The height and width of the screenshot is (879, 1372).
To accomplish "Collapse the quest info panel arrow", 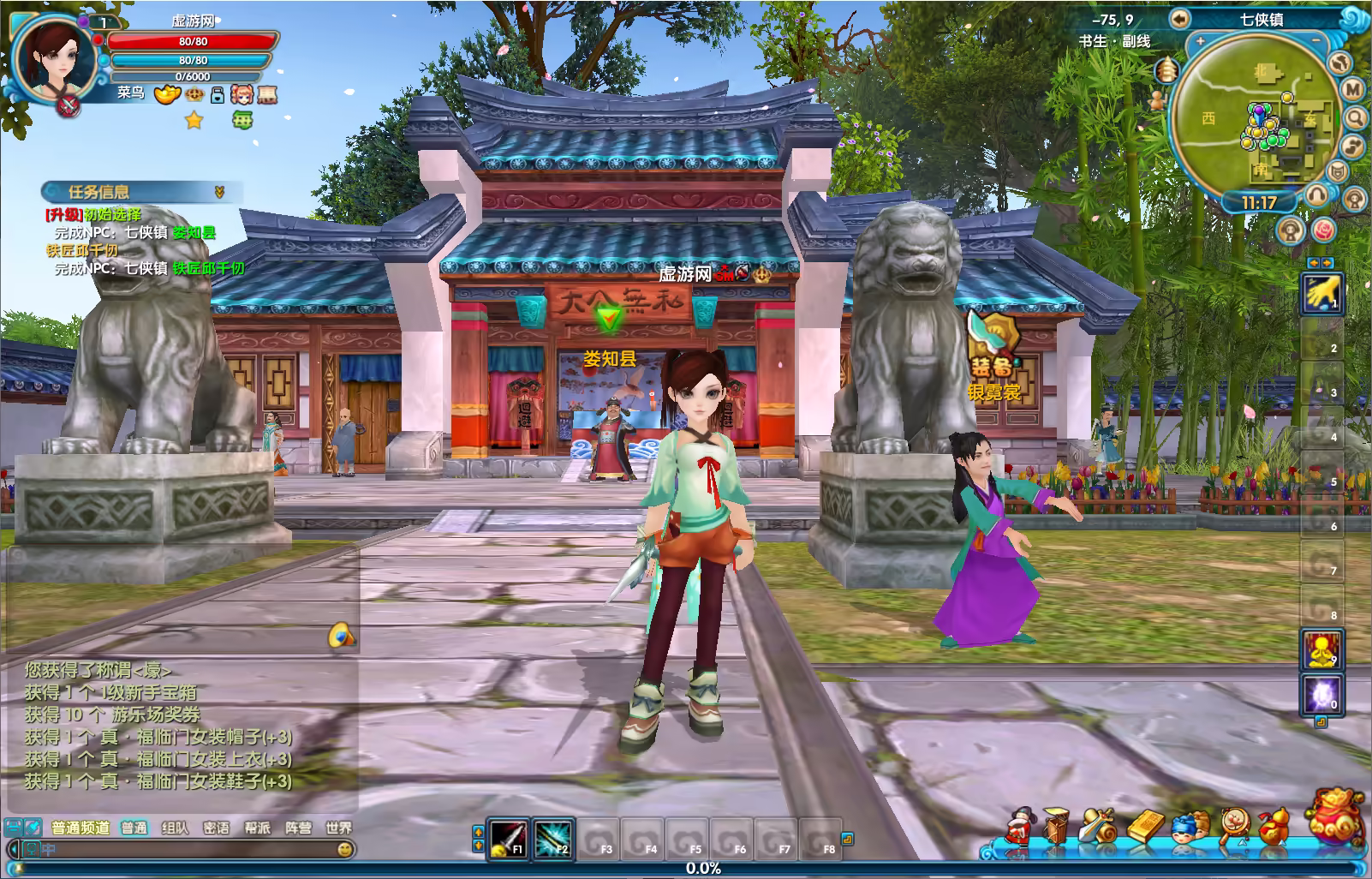I will pyautogui.click(x=219, y=192).
